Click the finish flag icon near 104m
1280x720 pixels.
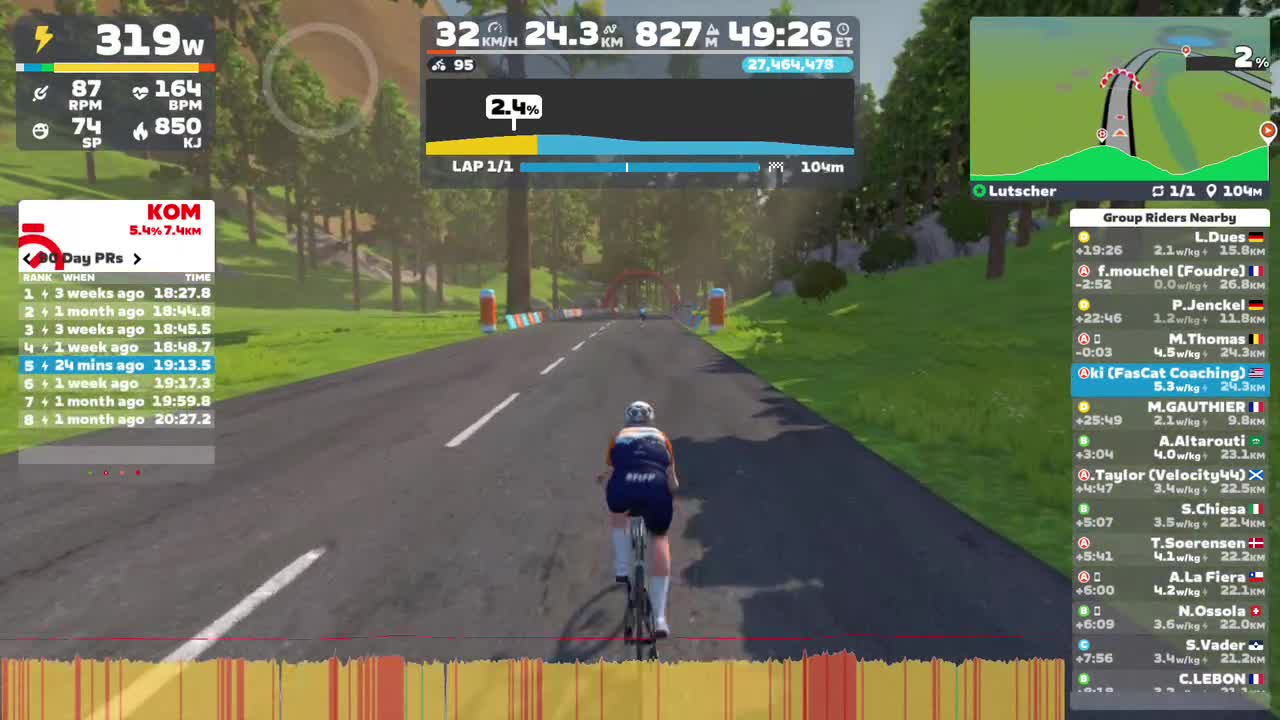coord(775,167)
